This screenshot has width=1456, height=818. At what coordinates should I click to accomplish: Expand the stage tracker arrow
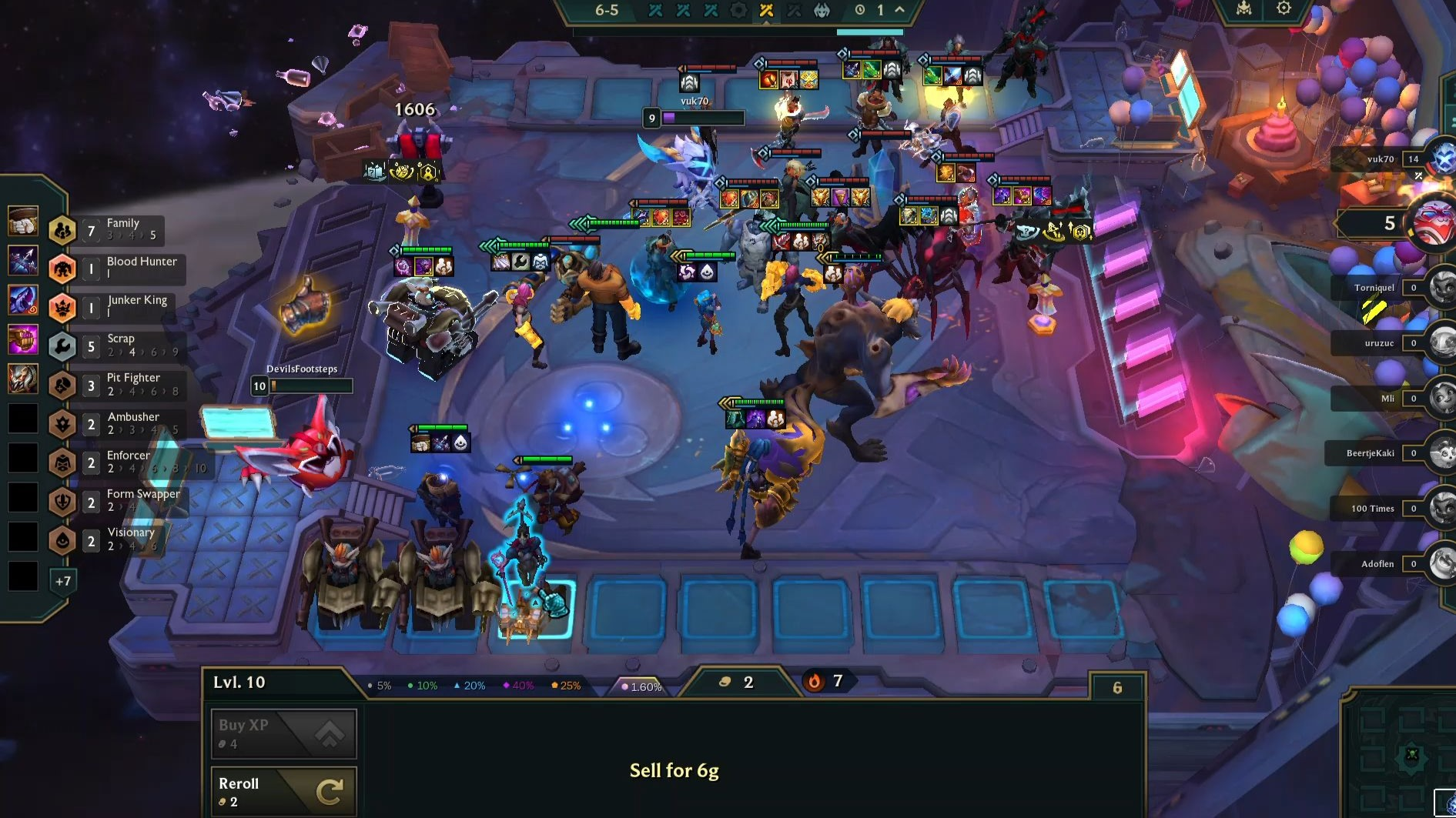point(899,9)
